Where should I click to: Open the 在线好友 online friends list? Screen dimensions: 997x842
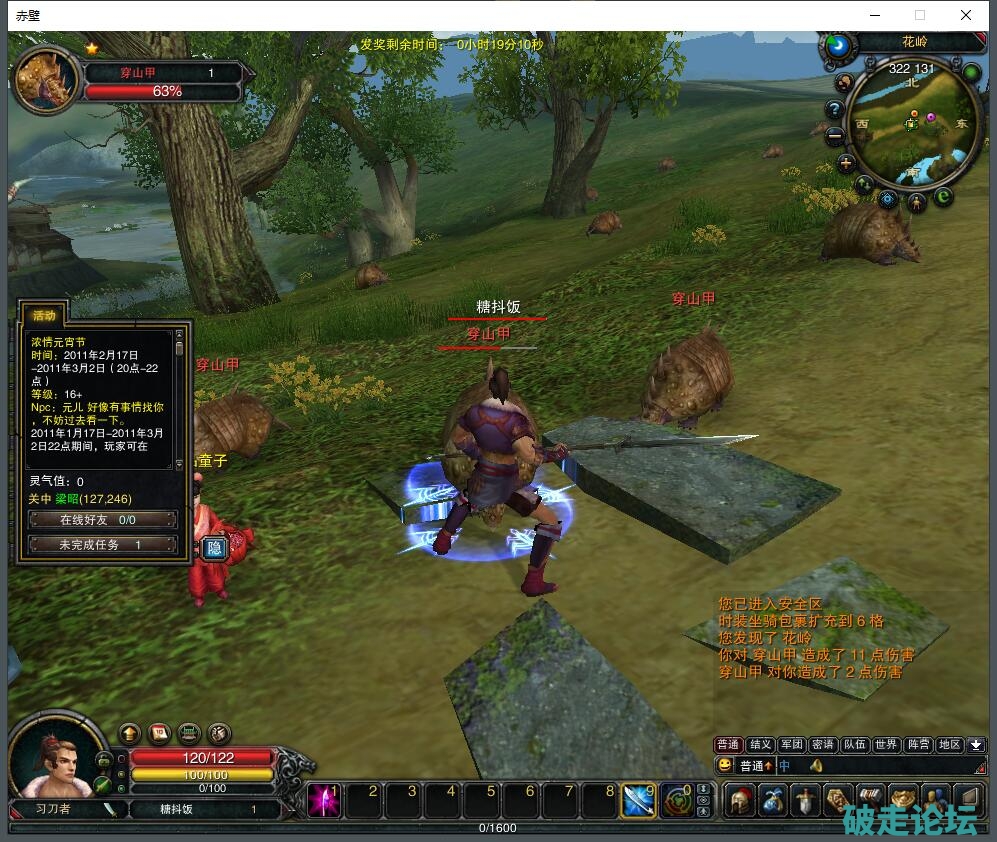(x=102, y=520)
